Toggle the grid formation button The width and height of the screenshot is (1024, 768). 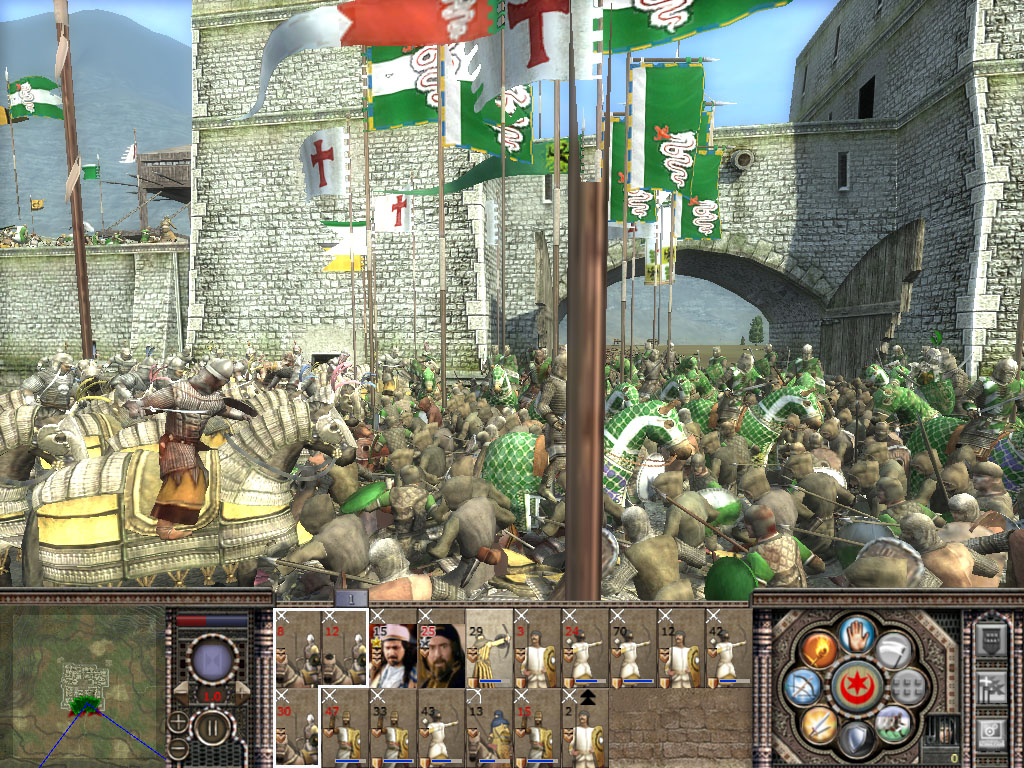pos(908,686)
